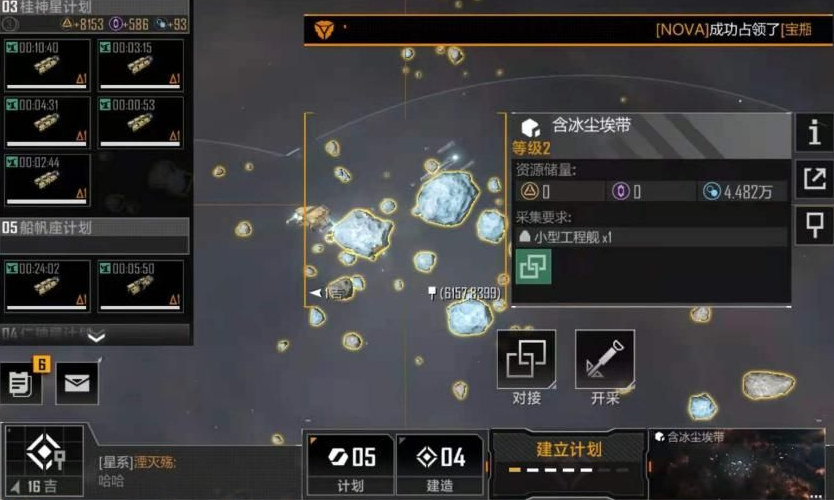Open the 建造 construction queue

tap(440, 464)
